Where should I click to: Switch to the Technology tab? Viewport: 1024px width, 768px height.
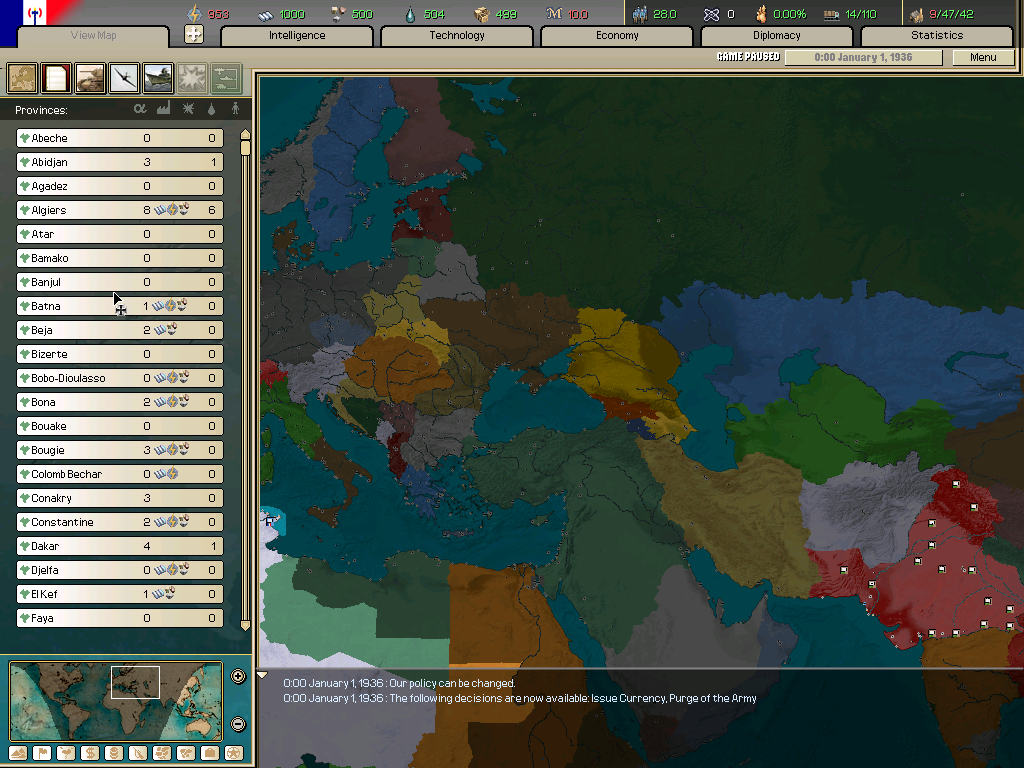coord(457,36)
